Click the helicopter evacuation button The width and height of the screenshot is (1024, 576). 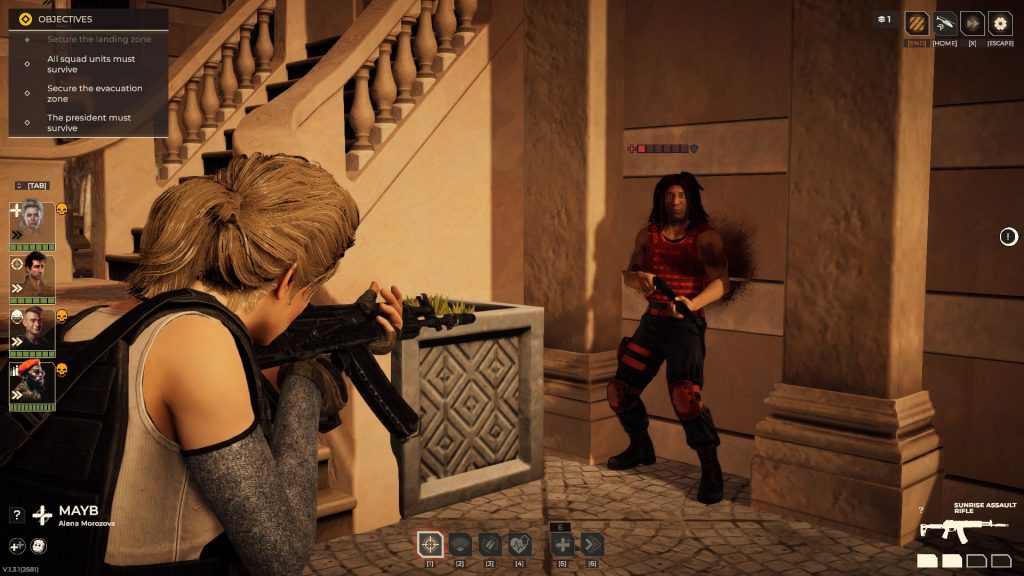tap(945, 23)
